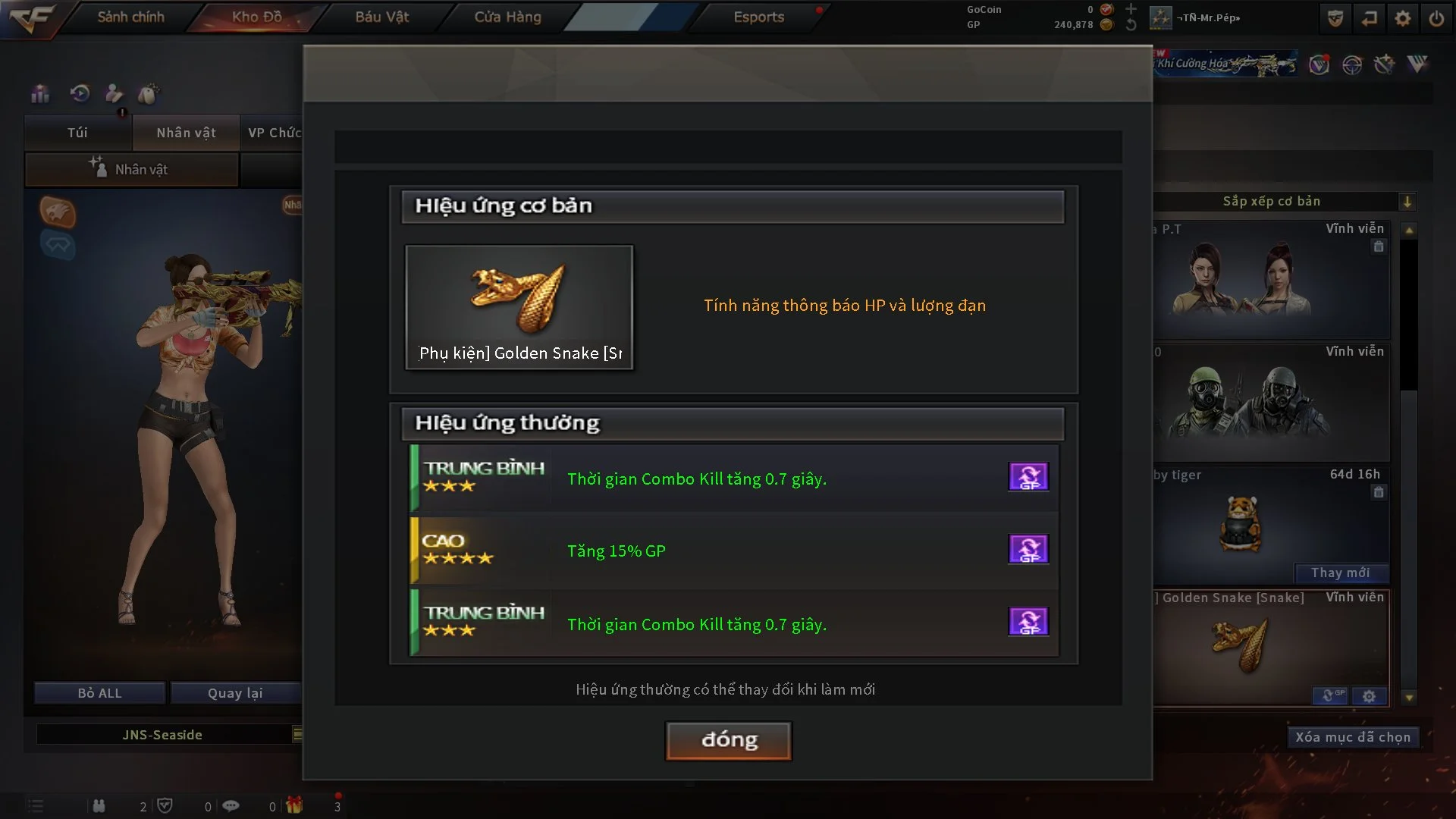The height and width of the screenshot is (819, 1456).
Task: Open the Esports tab
Action: pos(758,17)
